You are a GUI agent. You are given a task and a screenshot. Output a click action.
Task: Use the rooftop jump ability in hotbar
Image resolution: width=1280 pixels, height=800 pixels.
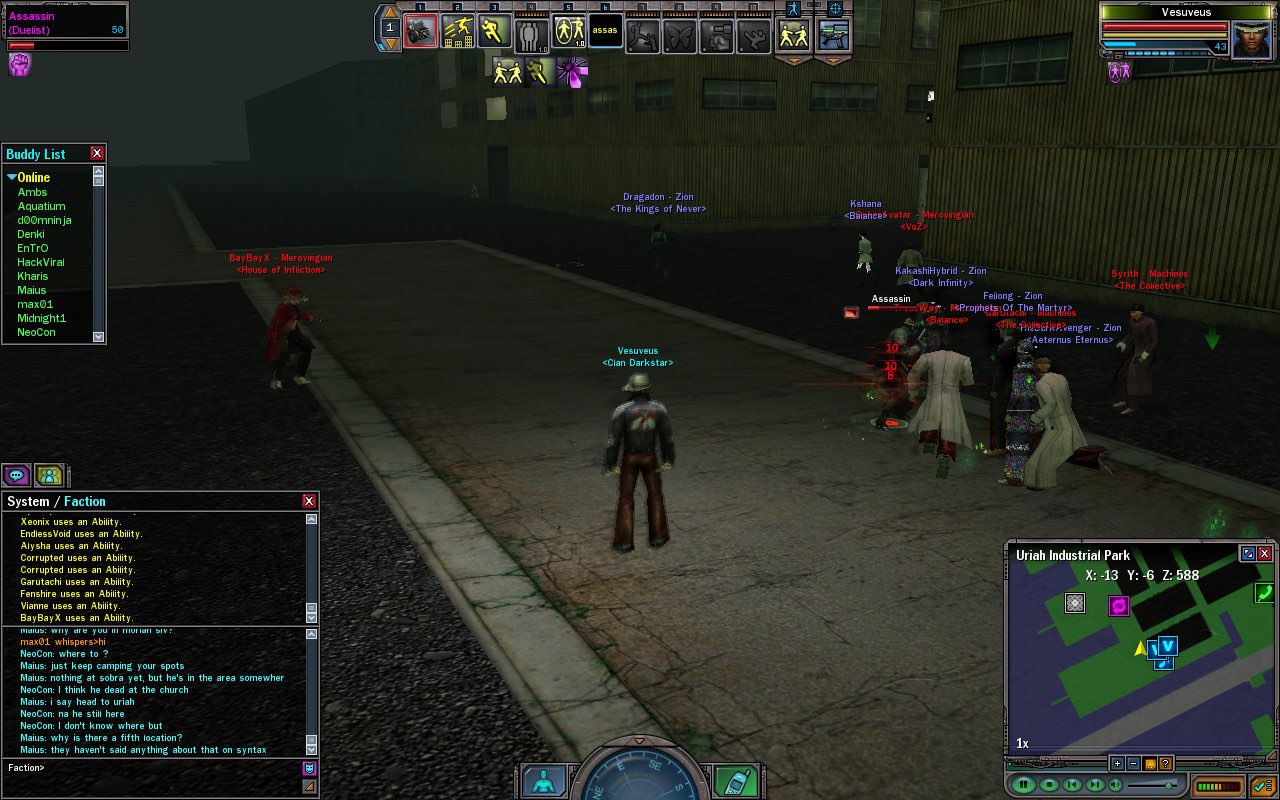(x=457, y=32)
